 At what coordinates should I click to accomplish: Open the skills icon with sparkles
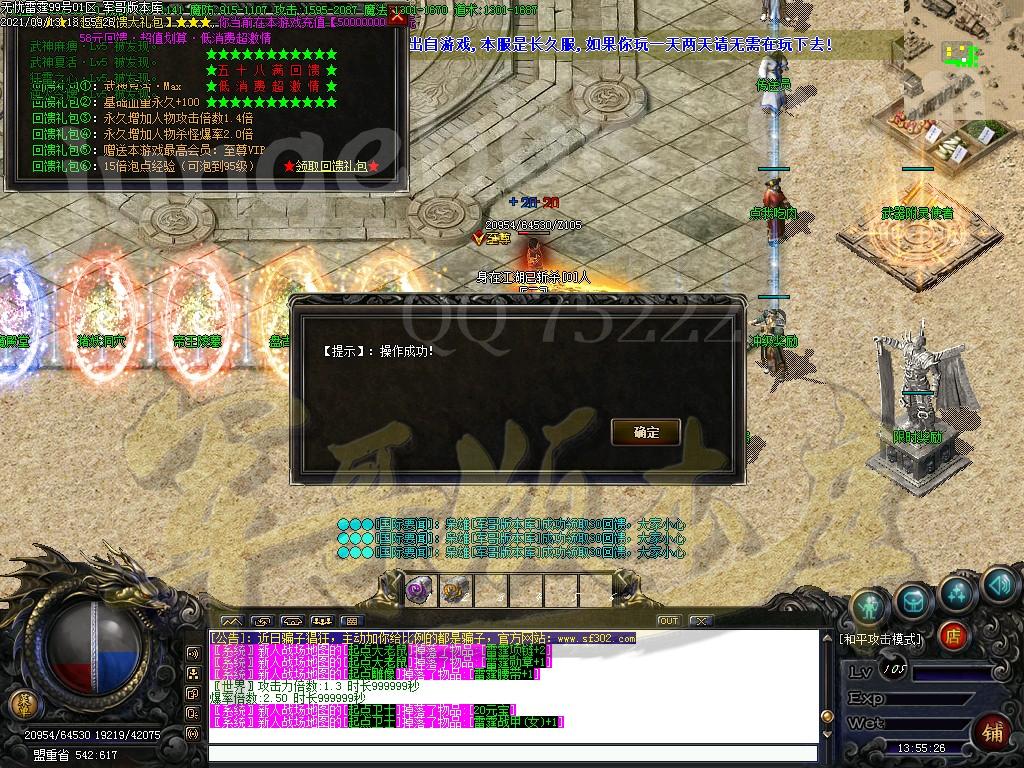point(957,591)
